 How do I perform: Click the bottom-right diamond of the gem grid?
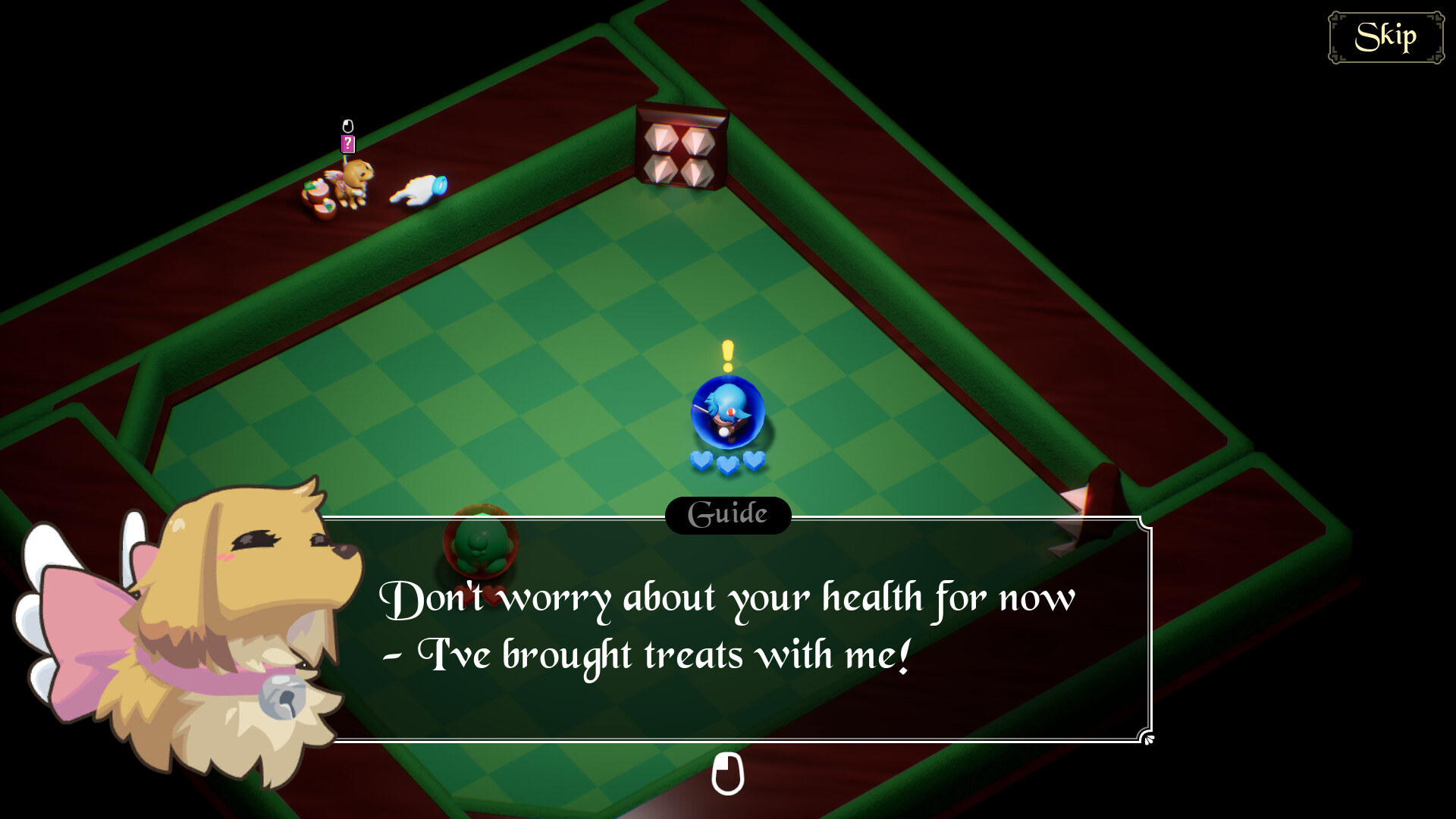[x=698, y=173]
